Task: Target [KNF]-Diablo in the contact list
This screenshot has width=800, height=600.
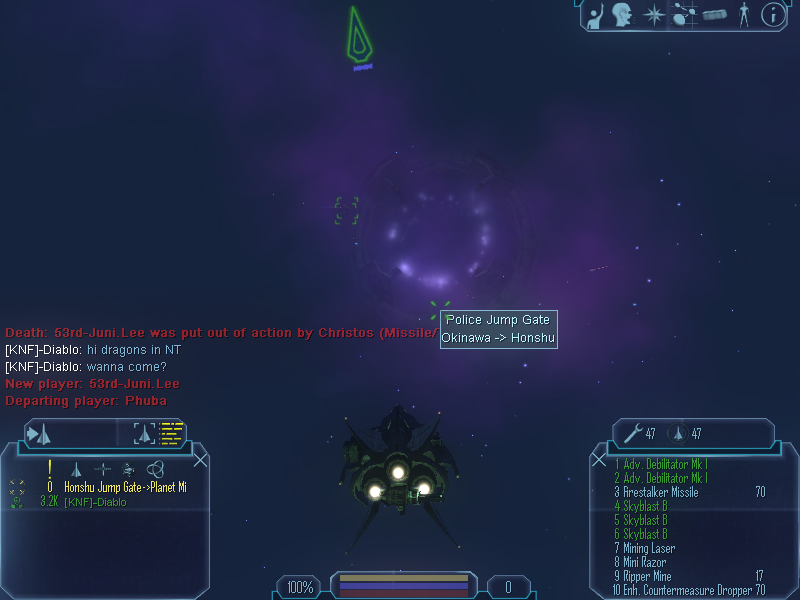Action: 95,502
